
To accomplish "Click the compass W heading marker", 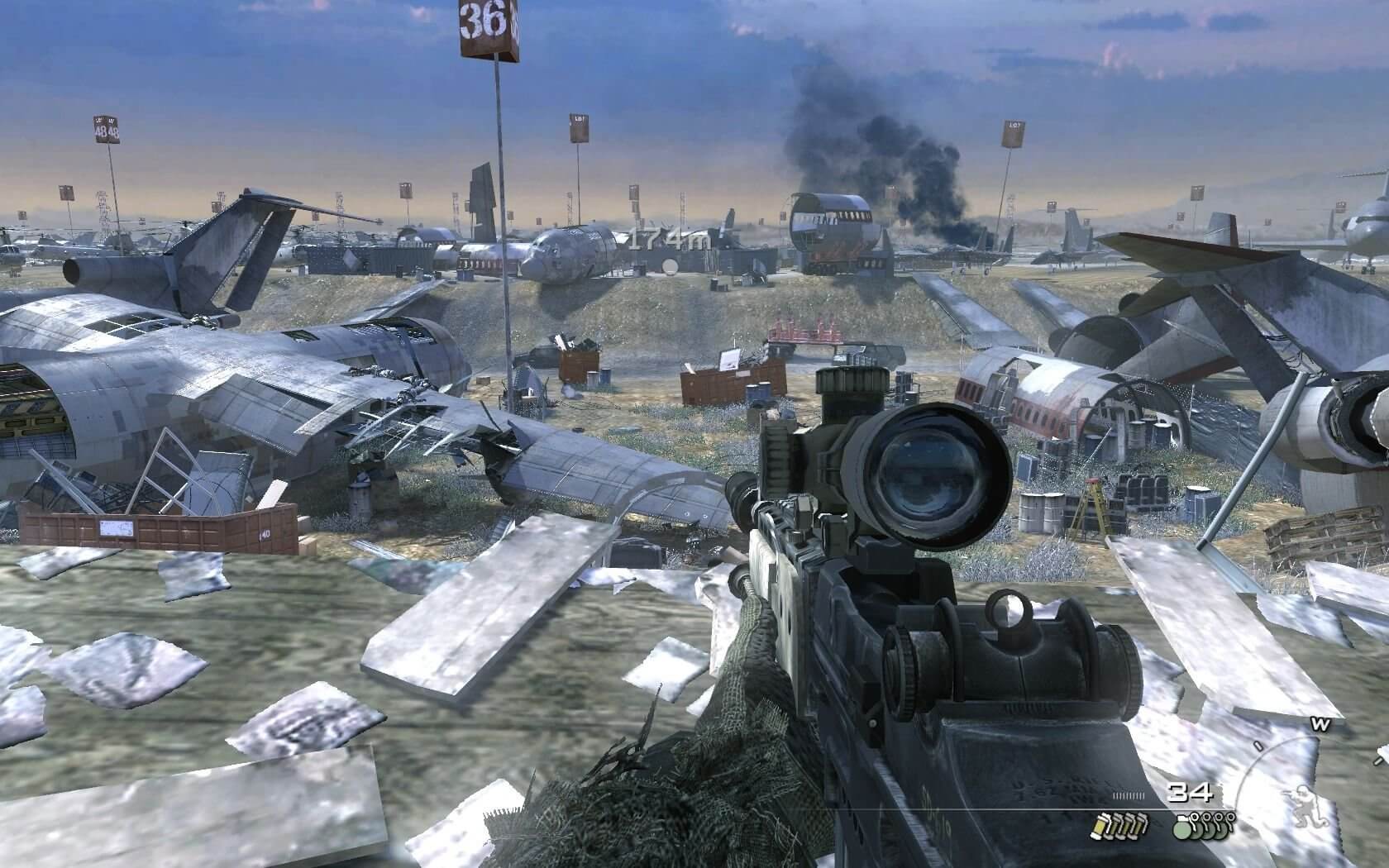I will pyautogui.click(x=1320, y=725).
